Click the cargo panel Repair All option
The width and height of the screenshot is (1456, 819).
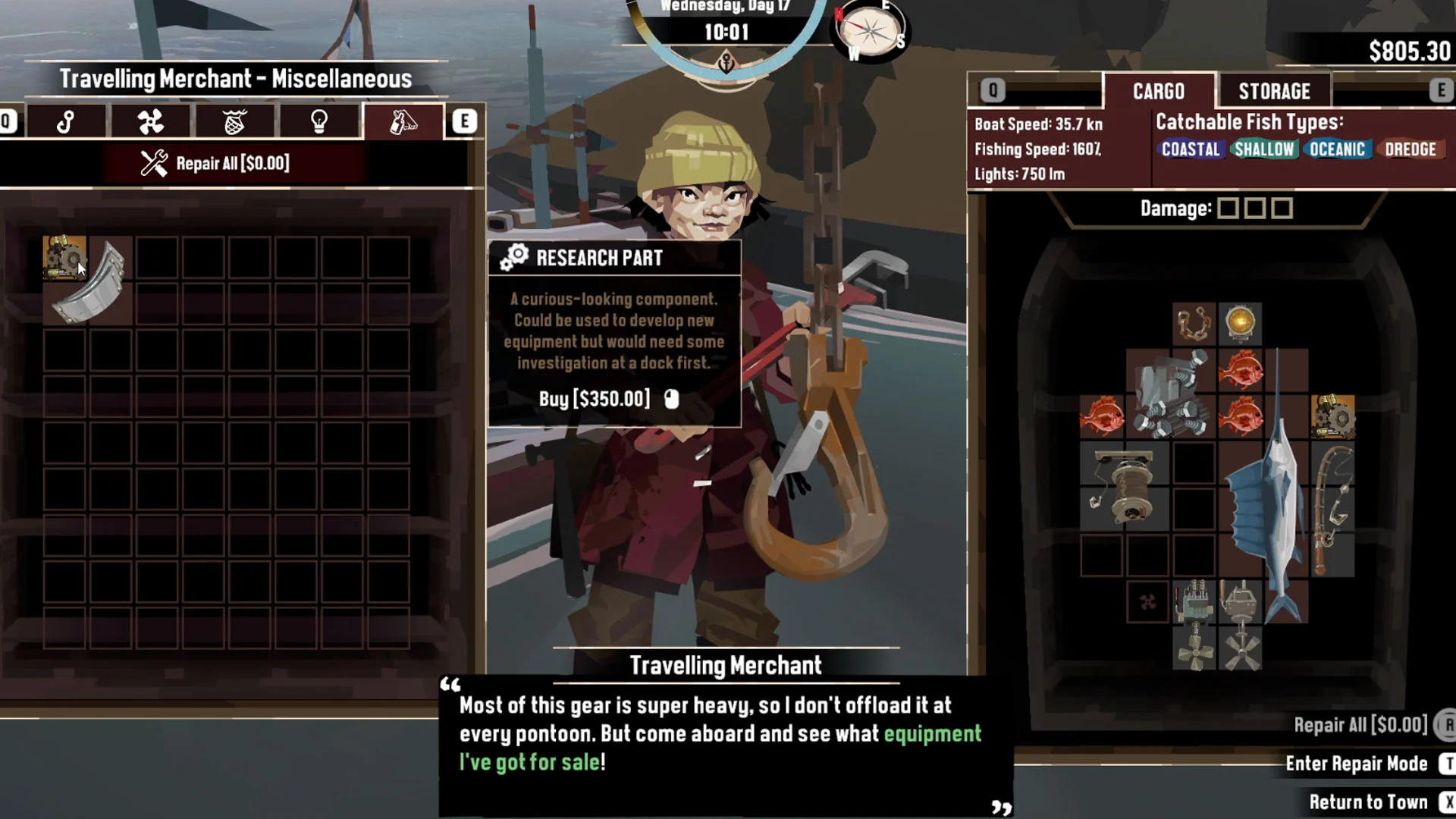point(1360,725)
